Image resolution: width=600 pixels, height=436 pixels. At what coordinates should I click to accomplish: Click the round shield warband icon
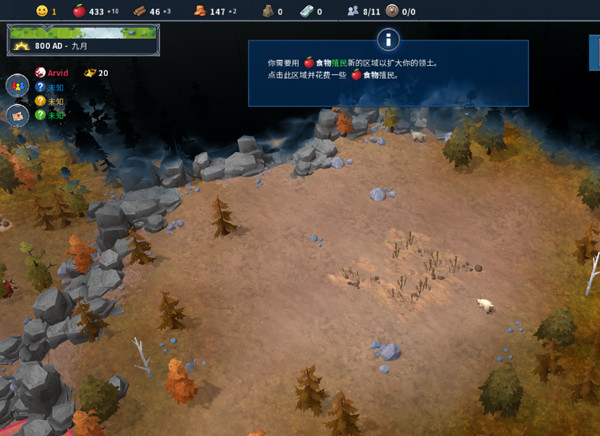(392, 11)
